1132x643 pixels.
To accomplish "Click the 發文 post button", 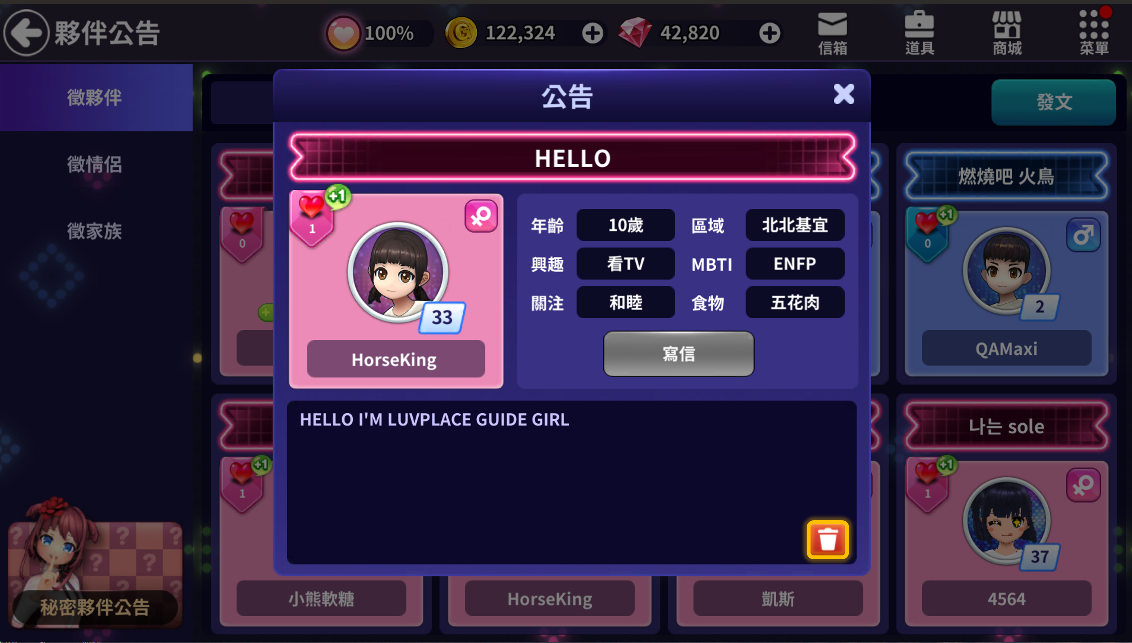I will pos(1053,102).
